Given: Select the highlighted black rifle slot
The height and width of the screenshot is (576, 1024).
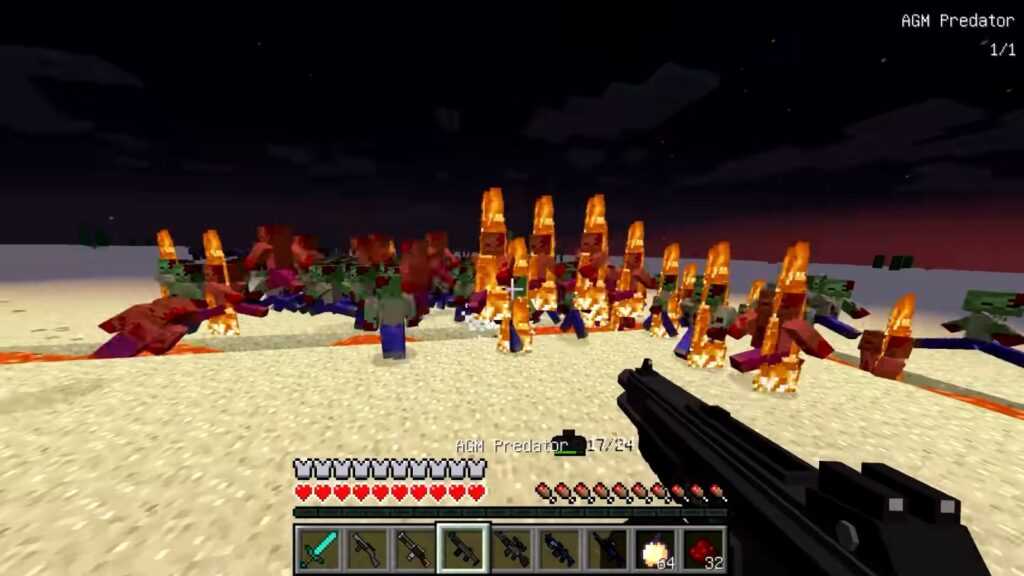Looking at the screenshot, I should pyautogui.click(x=464, y=548).
